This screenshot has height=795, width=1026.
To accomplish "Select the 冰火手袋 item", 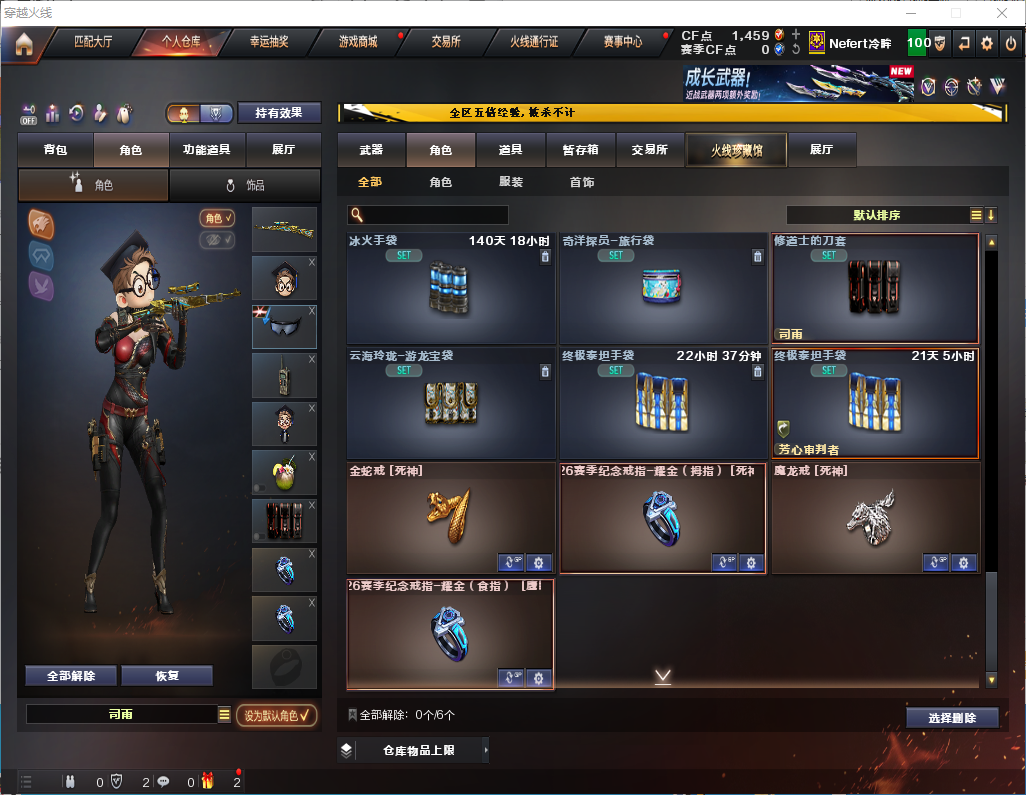I will tap(450, 289).
